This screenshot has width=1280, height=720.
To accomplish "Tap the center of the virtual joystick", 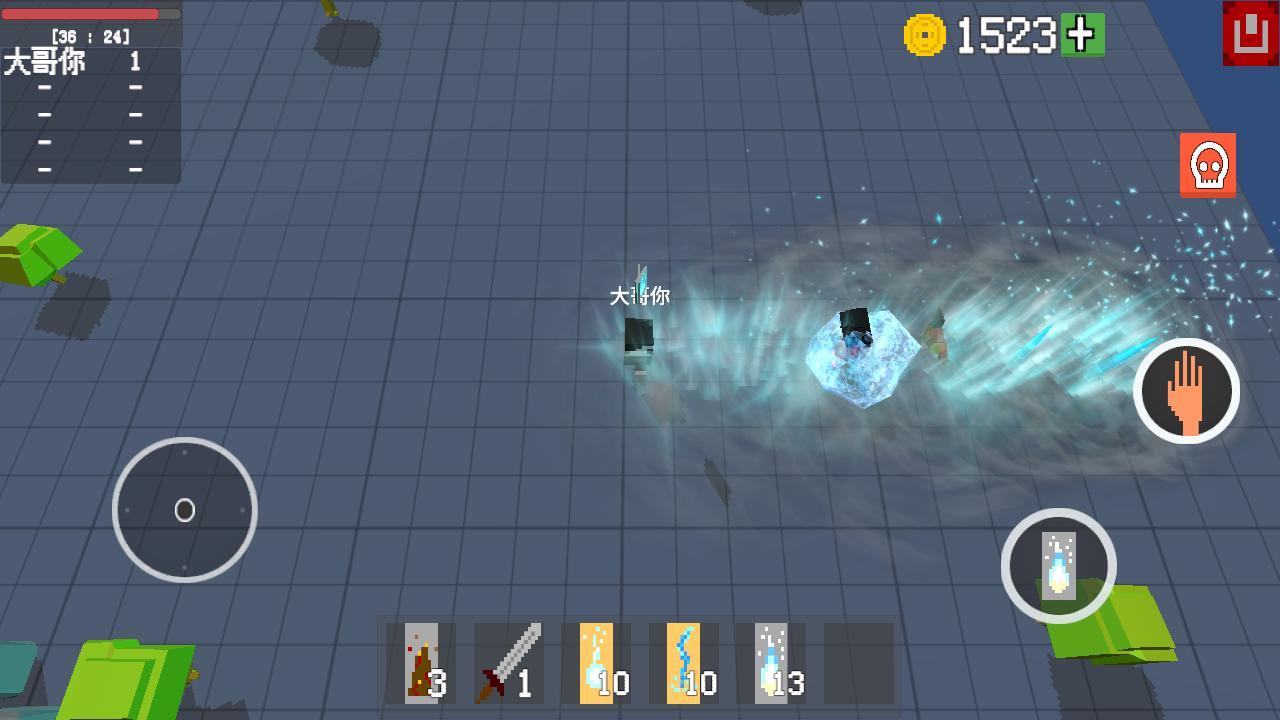I will [185, 511].
